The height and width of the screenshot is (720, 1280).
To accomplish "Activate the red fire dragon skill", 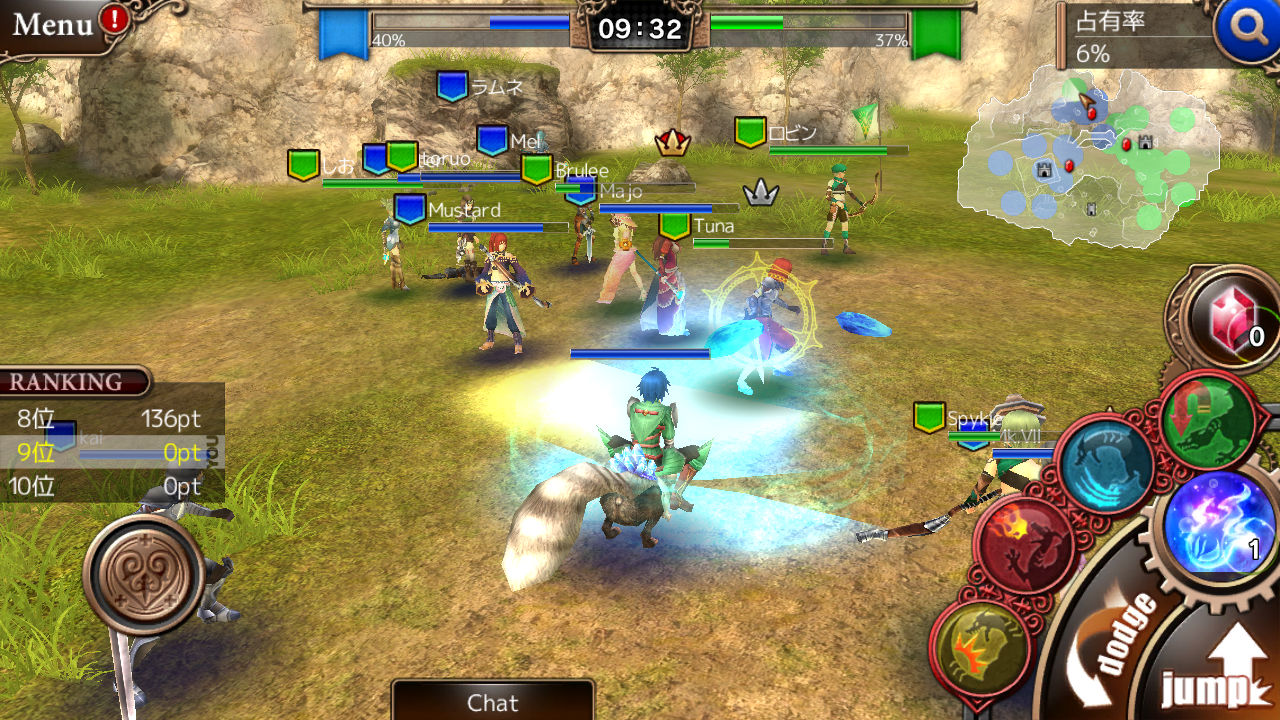I will pyautogui.click(x=1023, y=544).
